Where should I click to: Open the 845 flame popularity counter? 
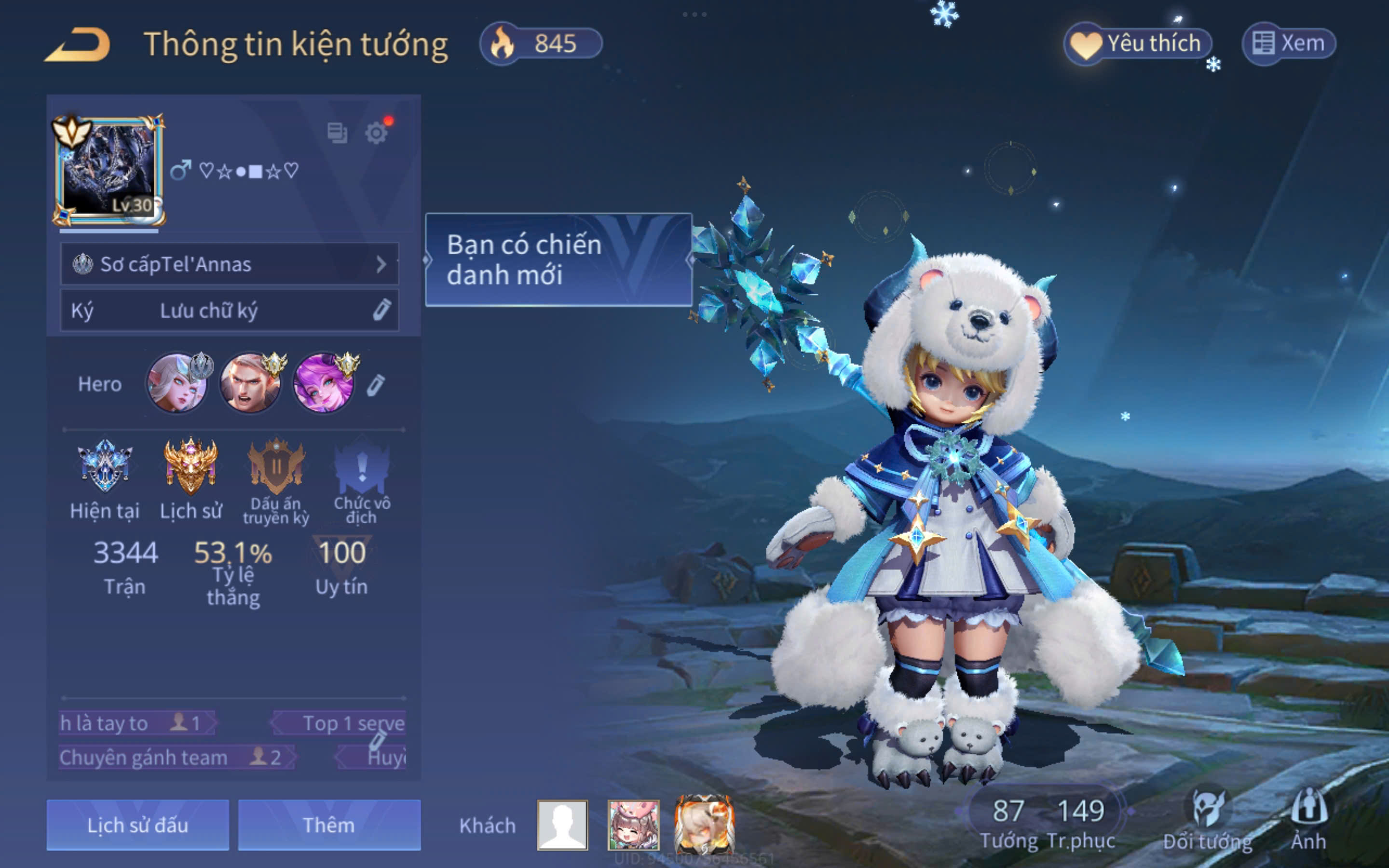(x=541, y=43)
